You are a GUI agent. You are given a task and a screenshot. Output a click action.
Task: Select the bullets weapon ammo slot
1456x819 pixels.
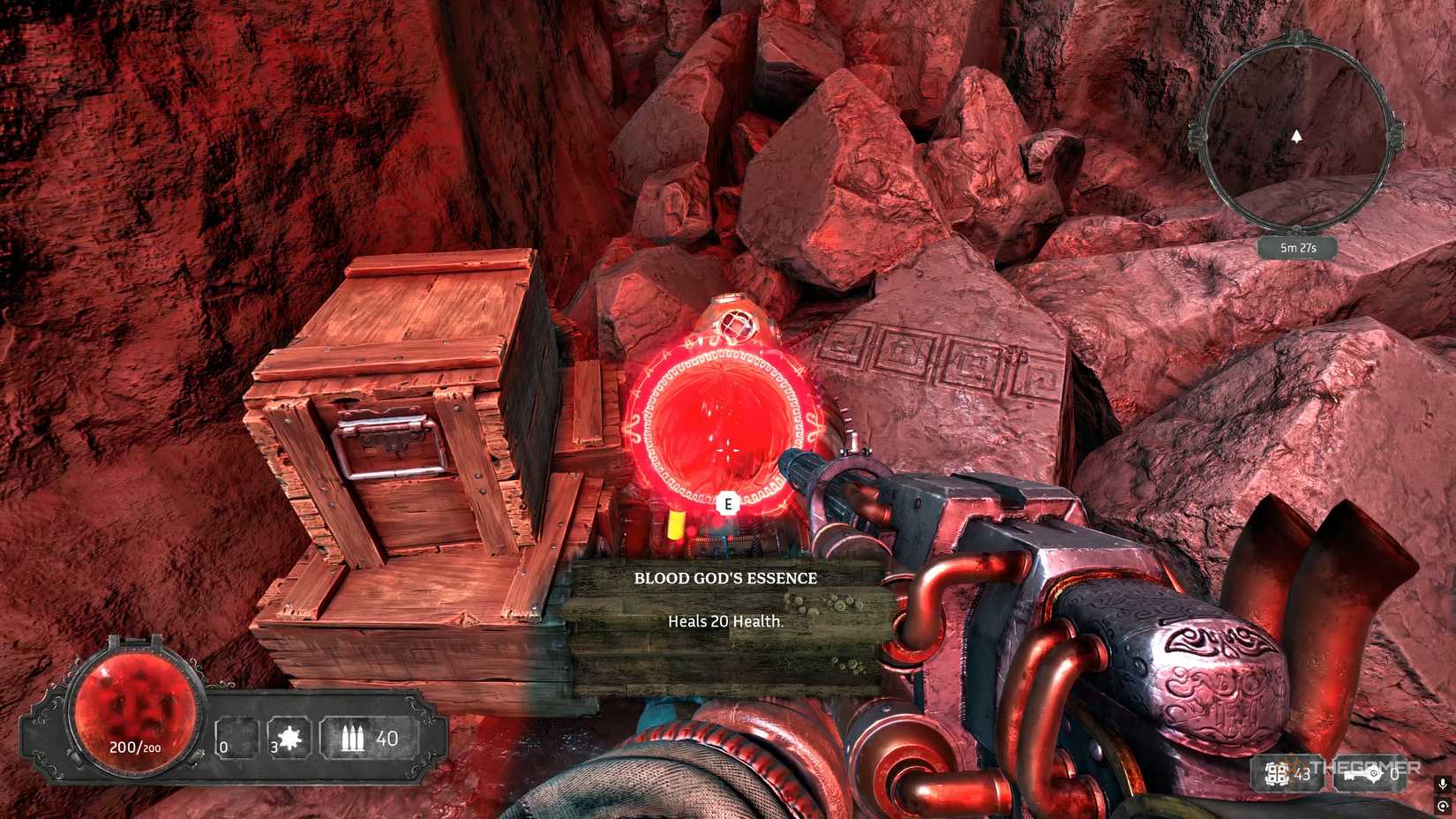(369, 738)
